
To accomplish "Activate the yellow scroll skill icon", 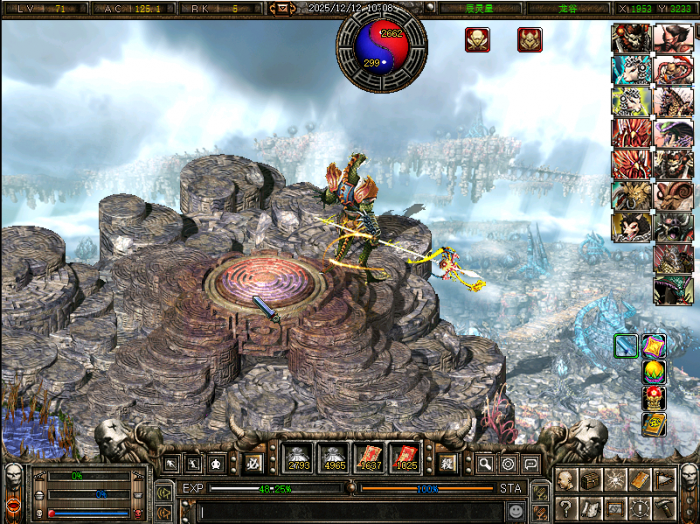I will [x=653, y=424].
